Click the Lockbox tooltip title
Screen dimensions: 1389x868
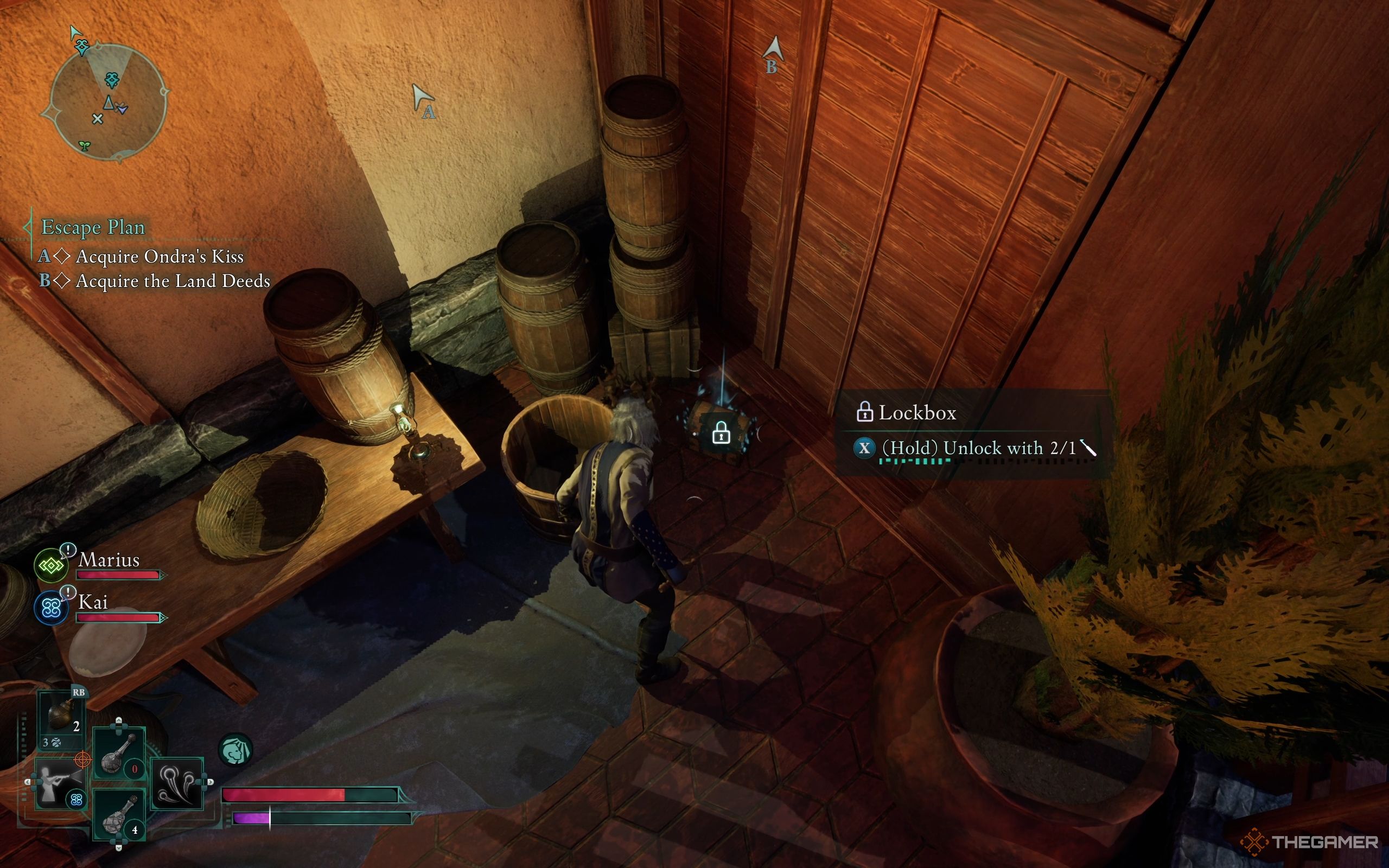[x=916, y=413]
